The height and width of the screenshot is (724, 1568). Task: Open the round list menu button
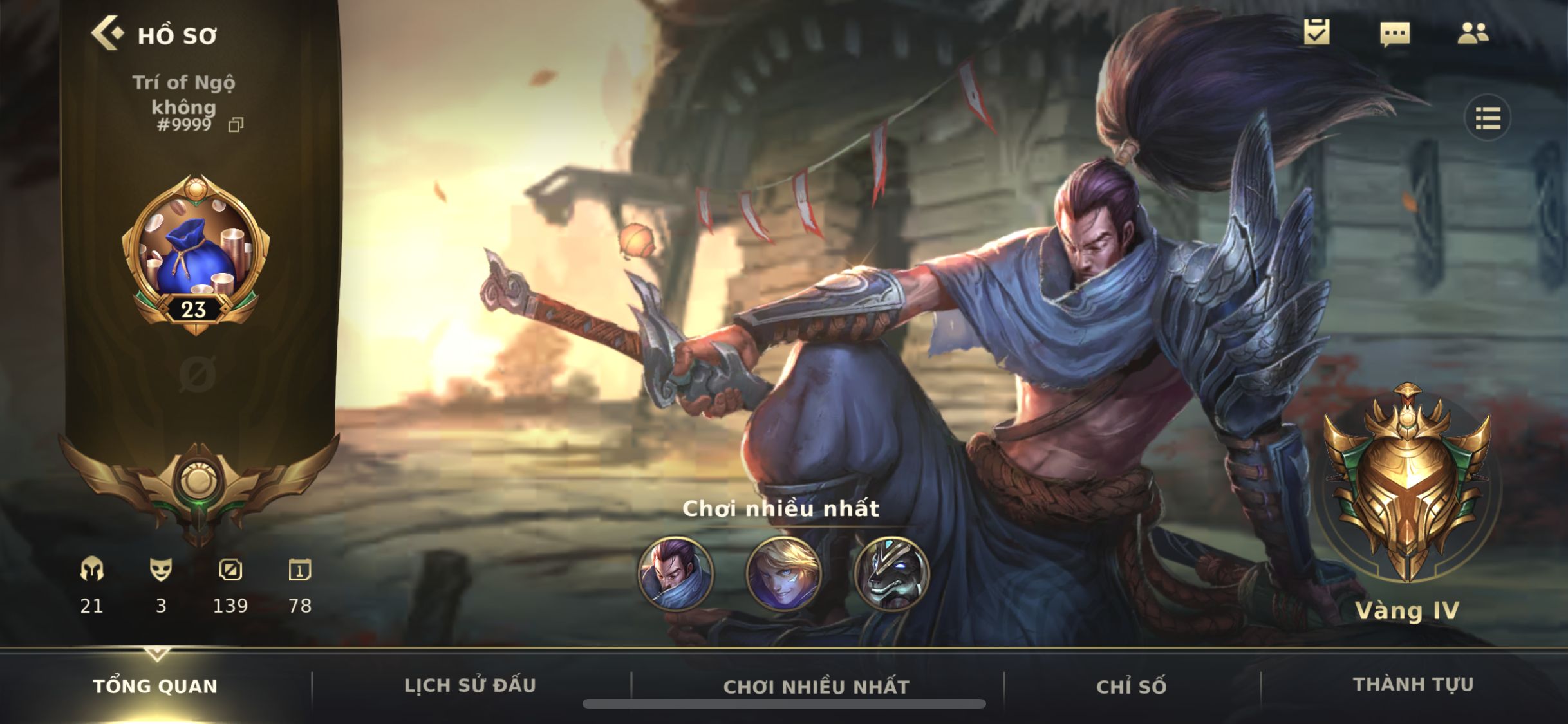pos(1488,118)
